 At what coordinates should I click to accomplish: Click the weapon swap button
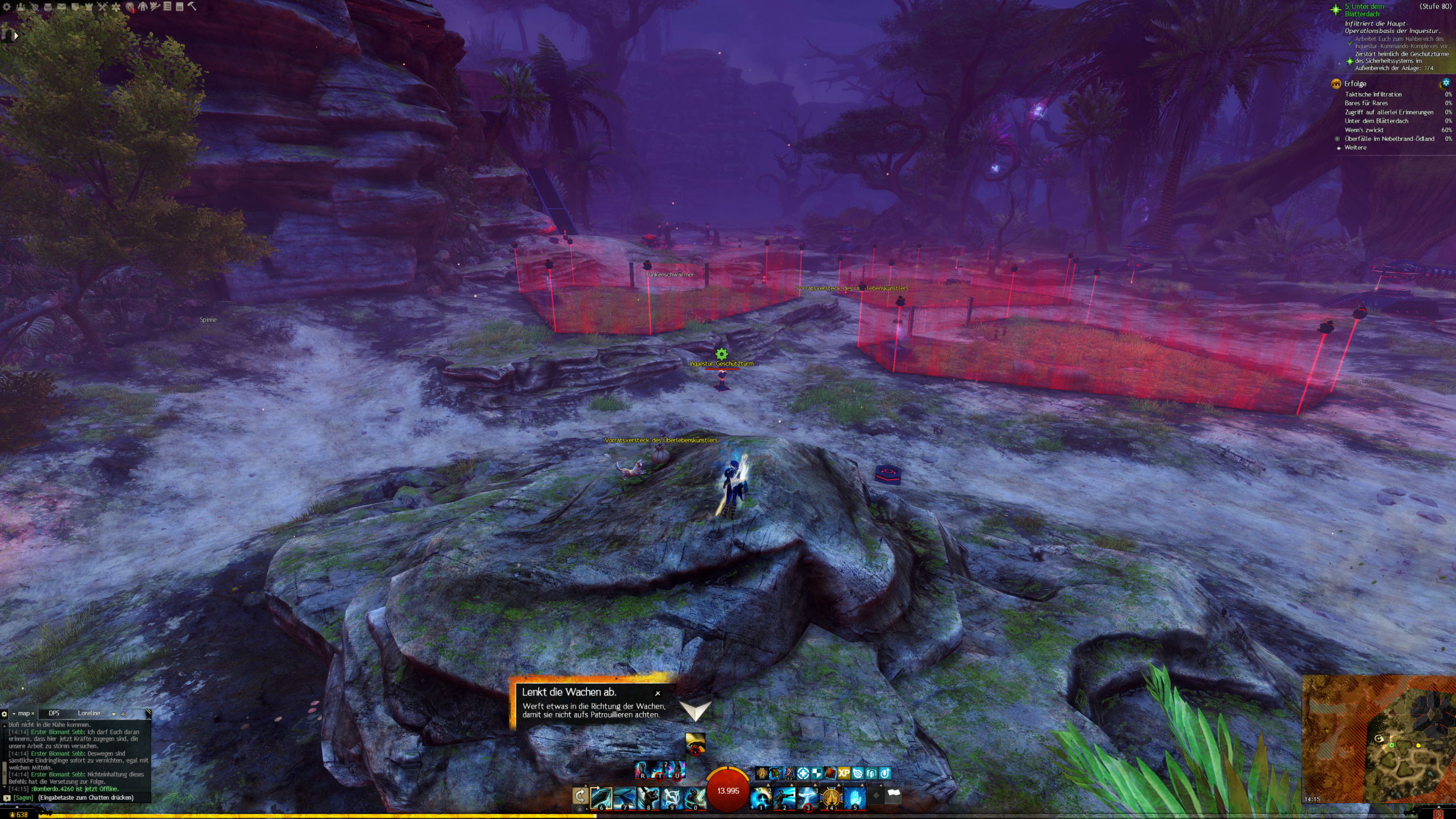tap(580, 796)
